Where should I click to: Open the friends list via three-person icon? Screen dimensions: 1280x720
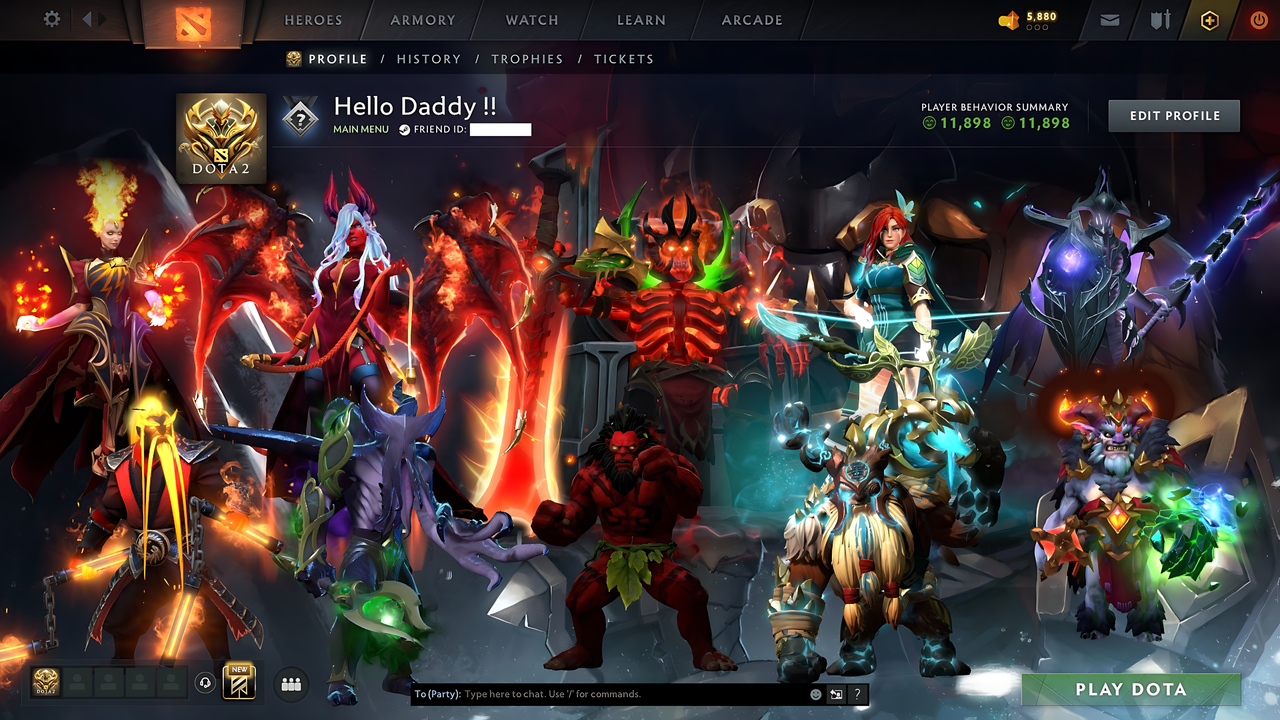290,684
